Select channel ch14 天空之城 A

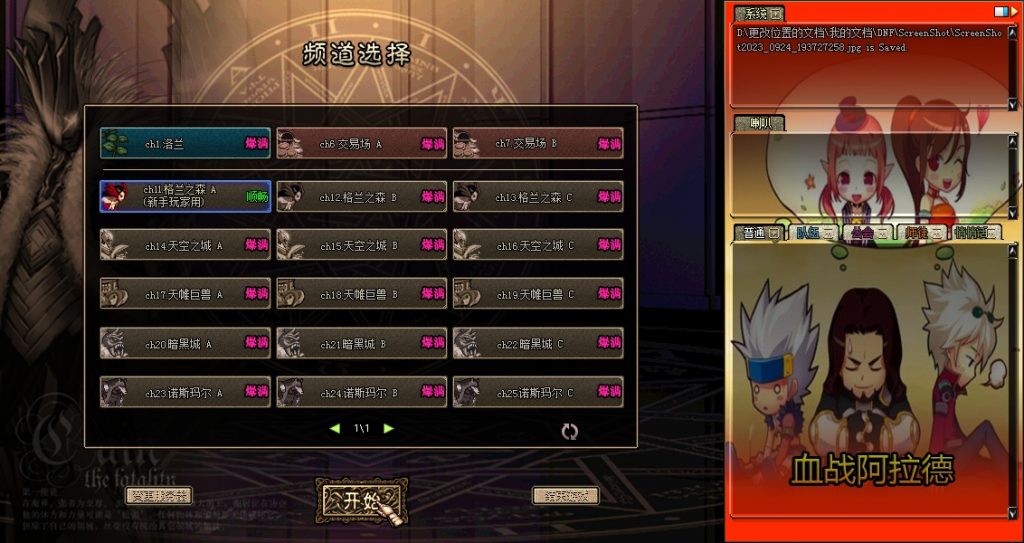pyautogui.click(x=185, y=245)
